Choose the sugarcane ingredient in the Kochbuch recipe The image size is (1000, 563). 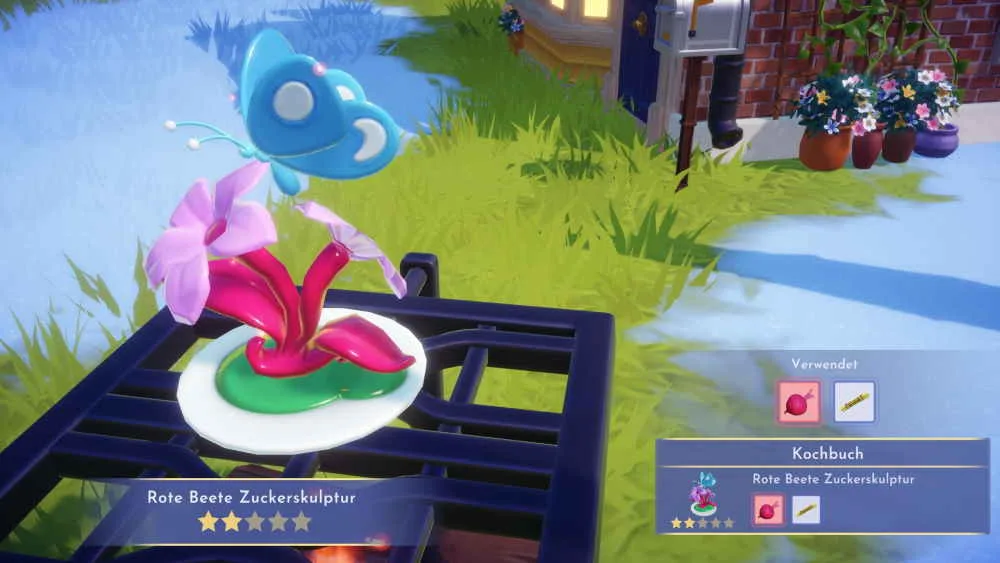806,510
